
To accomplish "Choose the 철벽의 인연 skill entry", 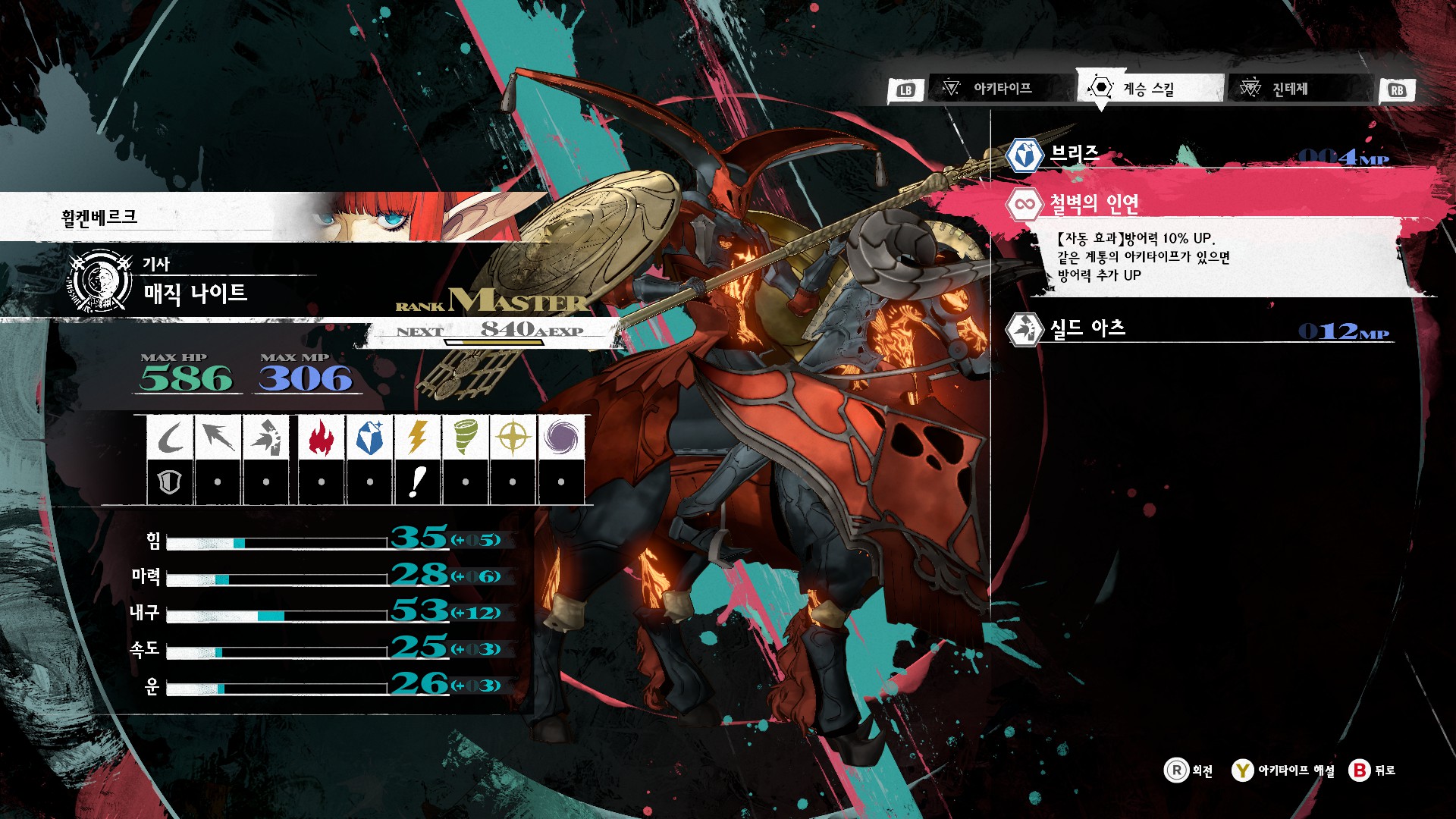I will 1198,203.
